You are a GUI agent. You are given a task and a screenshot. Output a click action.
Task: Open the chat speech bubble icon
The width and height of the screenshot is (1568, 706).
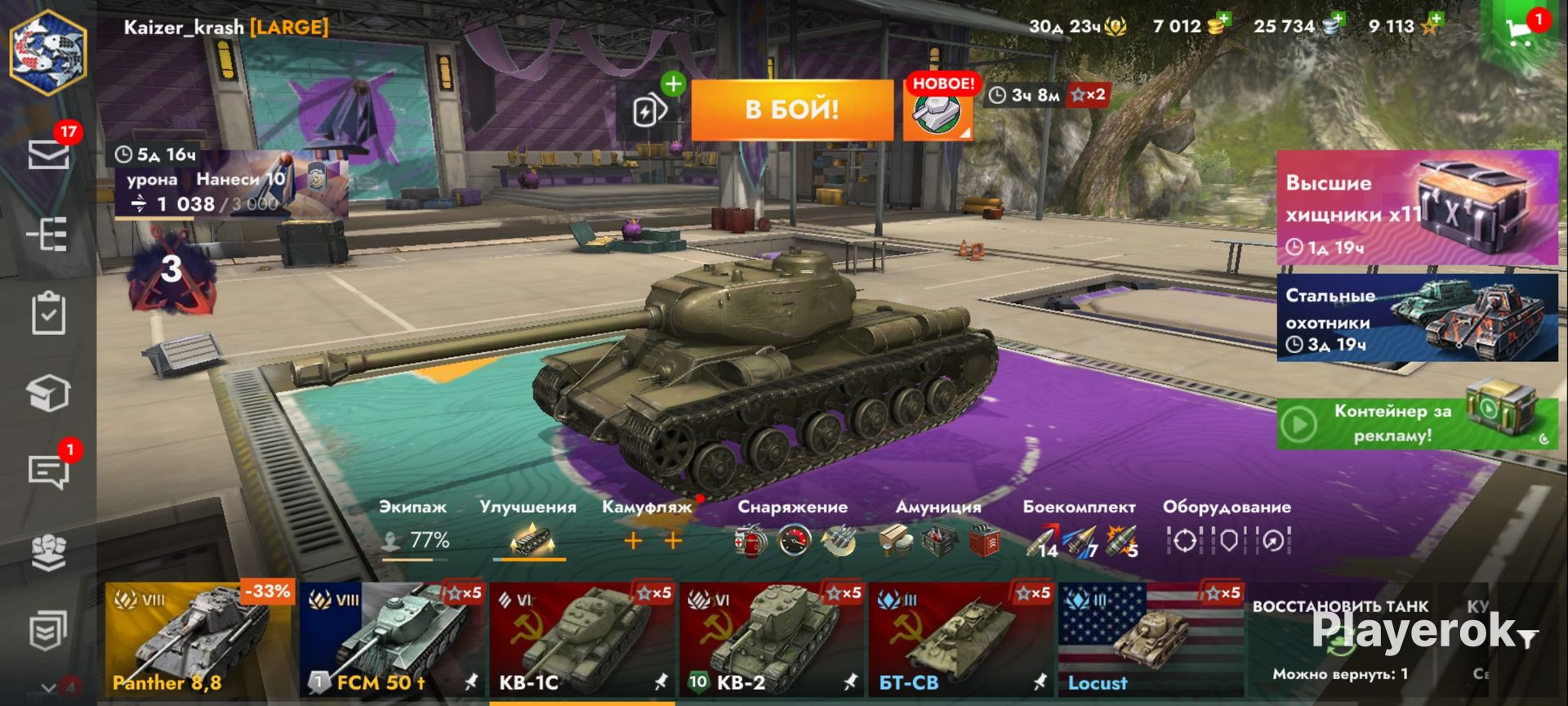pos(48,471)
